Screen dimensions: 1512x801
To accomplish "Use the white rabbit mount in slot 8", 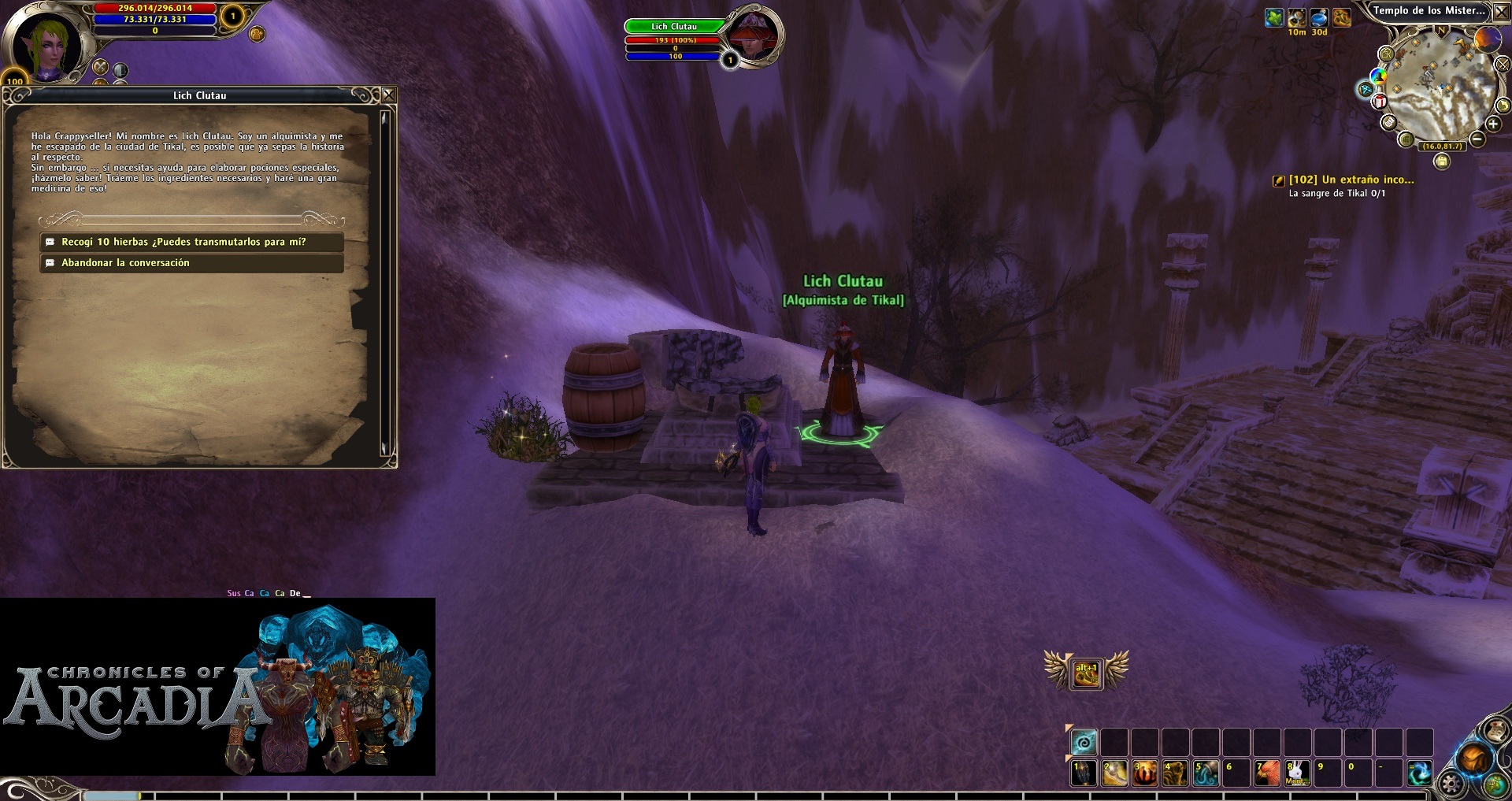I will (1297, 773).
